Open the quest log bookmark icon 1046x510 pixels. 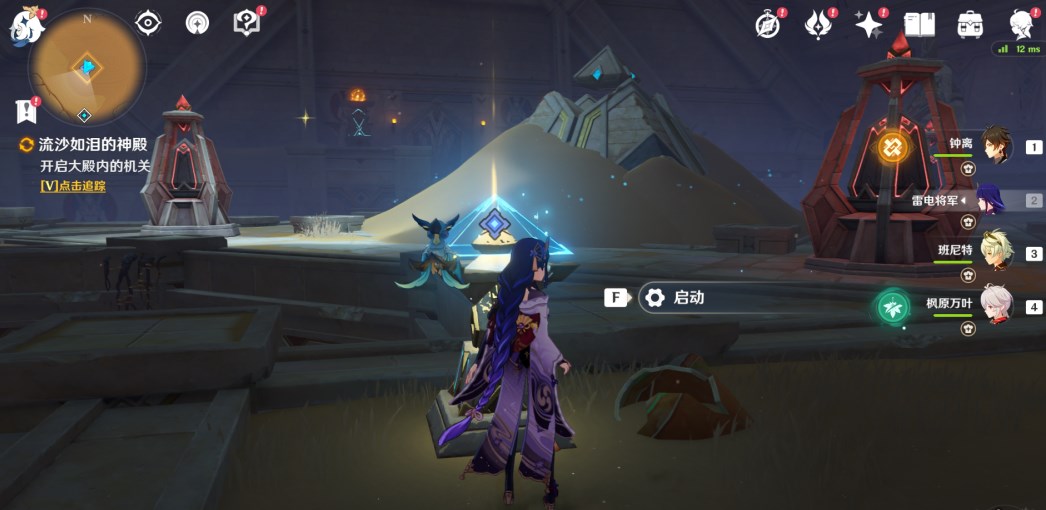[26, 111]
